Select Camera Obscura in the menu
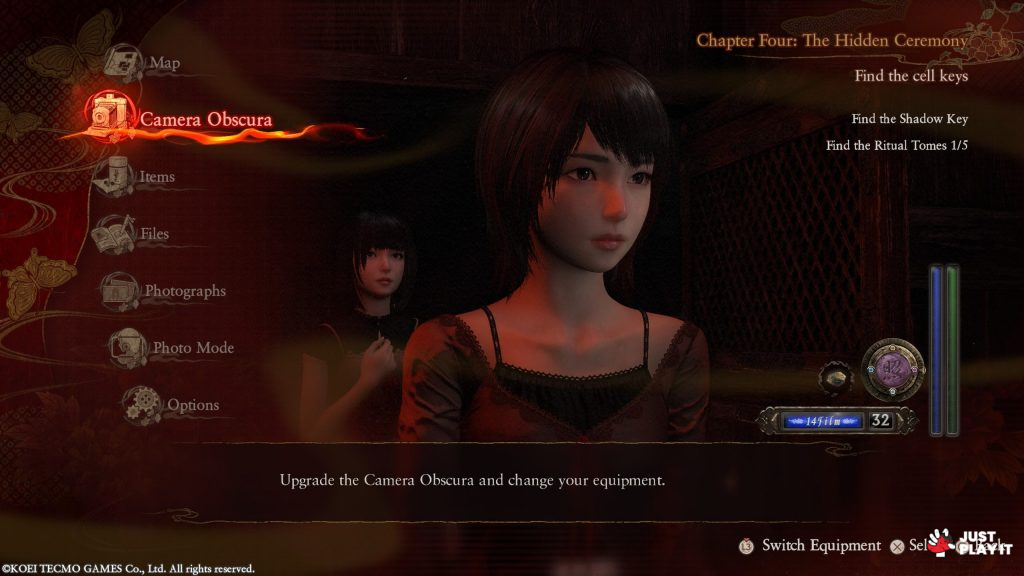The image size is (1024, 576). (x=205, y=120)
